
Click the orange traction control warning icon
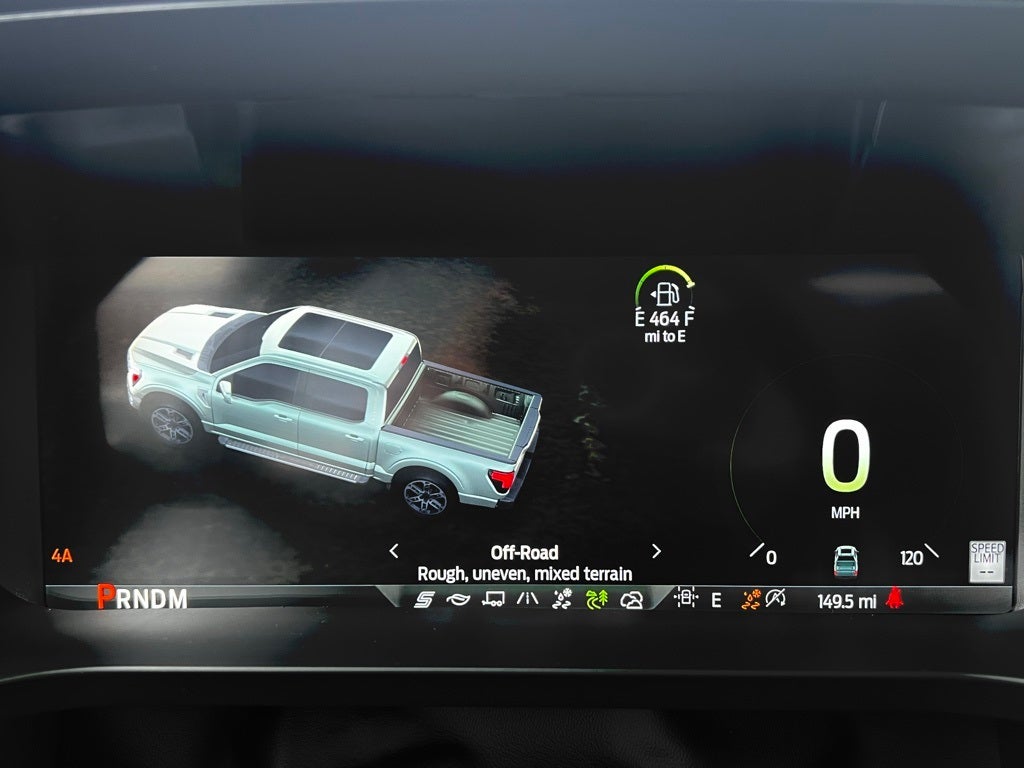(x=750, y=599)
